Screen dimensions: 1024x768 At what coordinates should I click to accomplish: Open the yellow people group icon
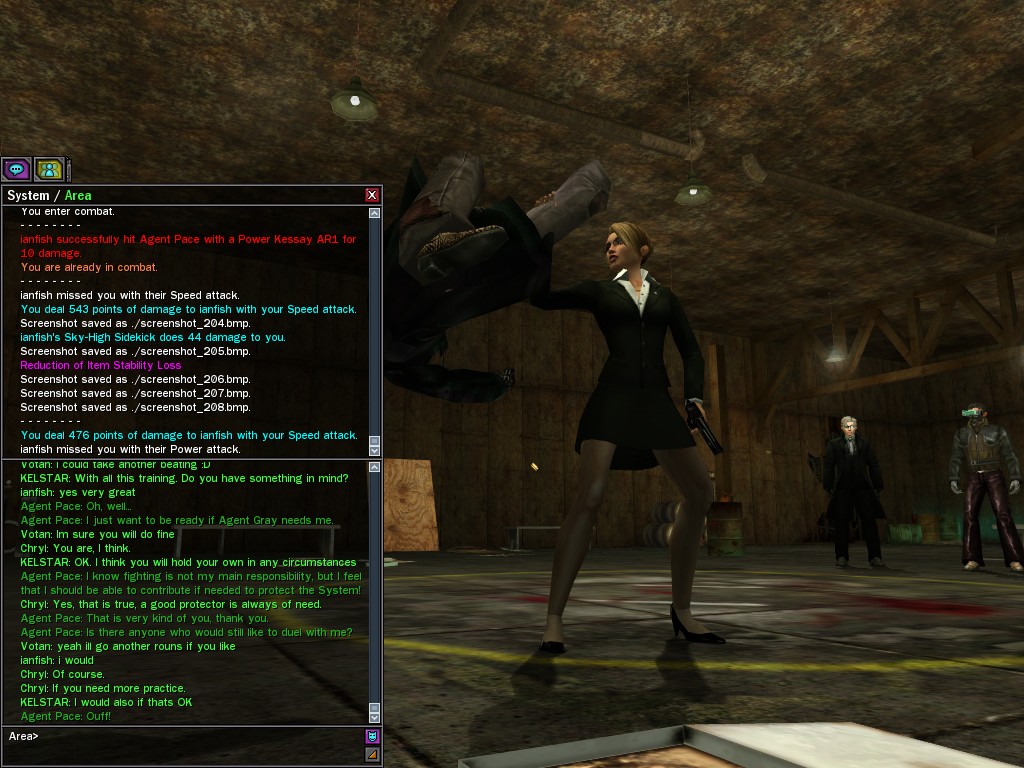[49, 169]
